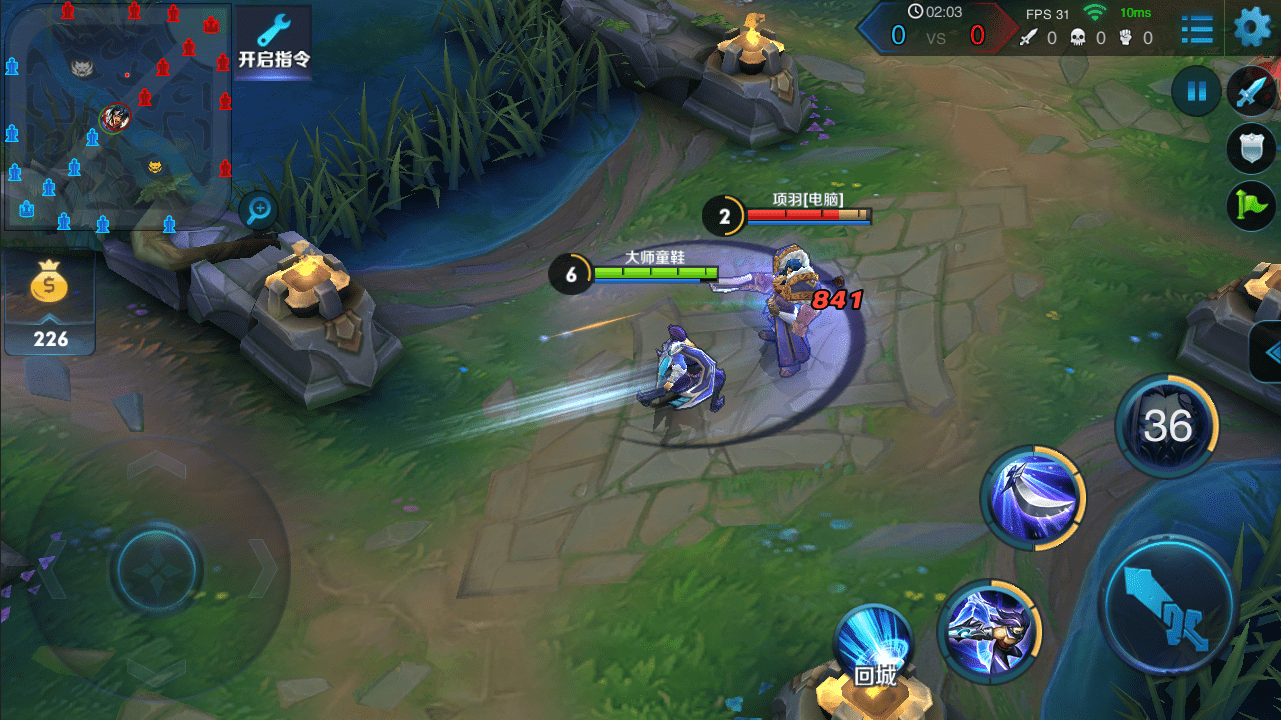
Task: Pause the match with the pause button
Action: (1196, 92)
